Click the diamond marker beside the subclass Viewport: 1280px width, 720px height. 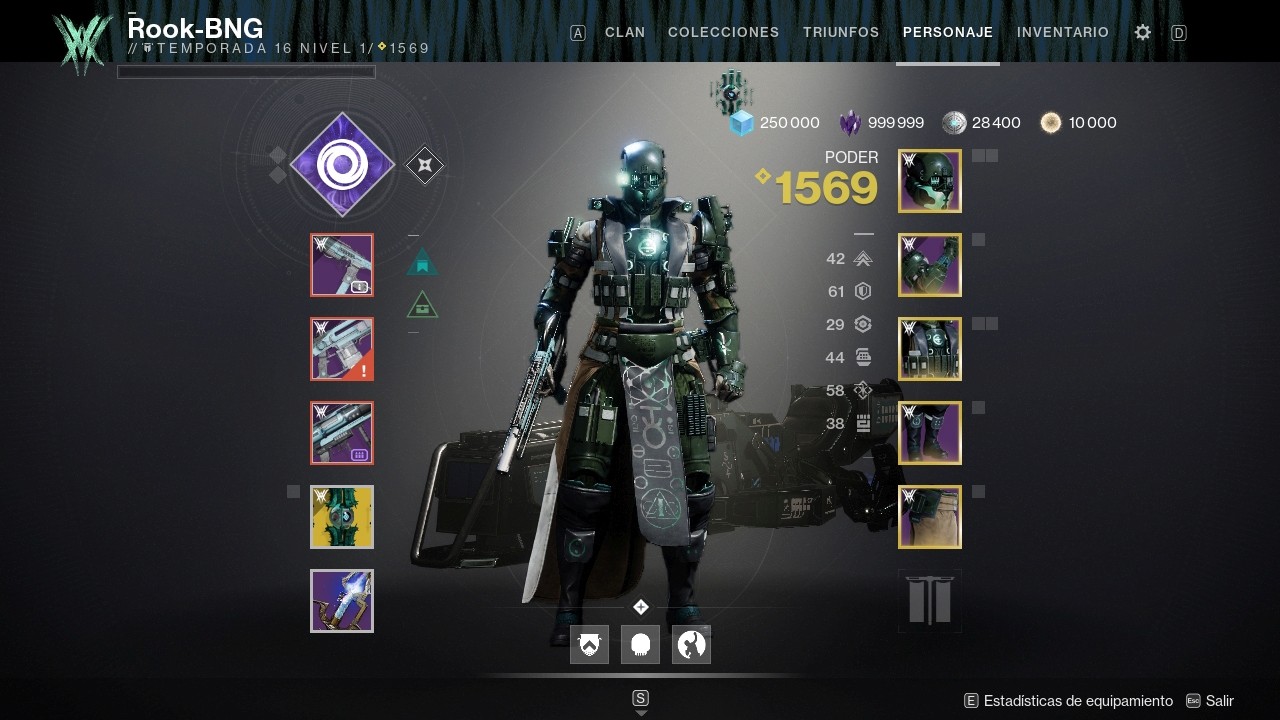coord(424,164)
